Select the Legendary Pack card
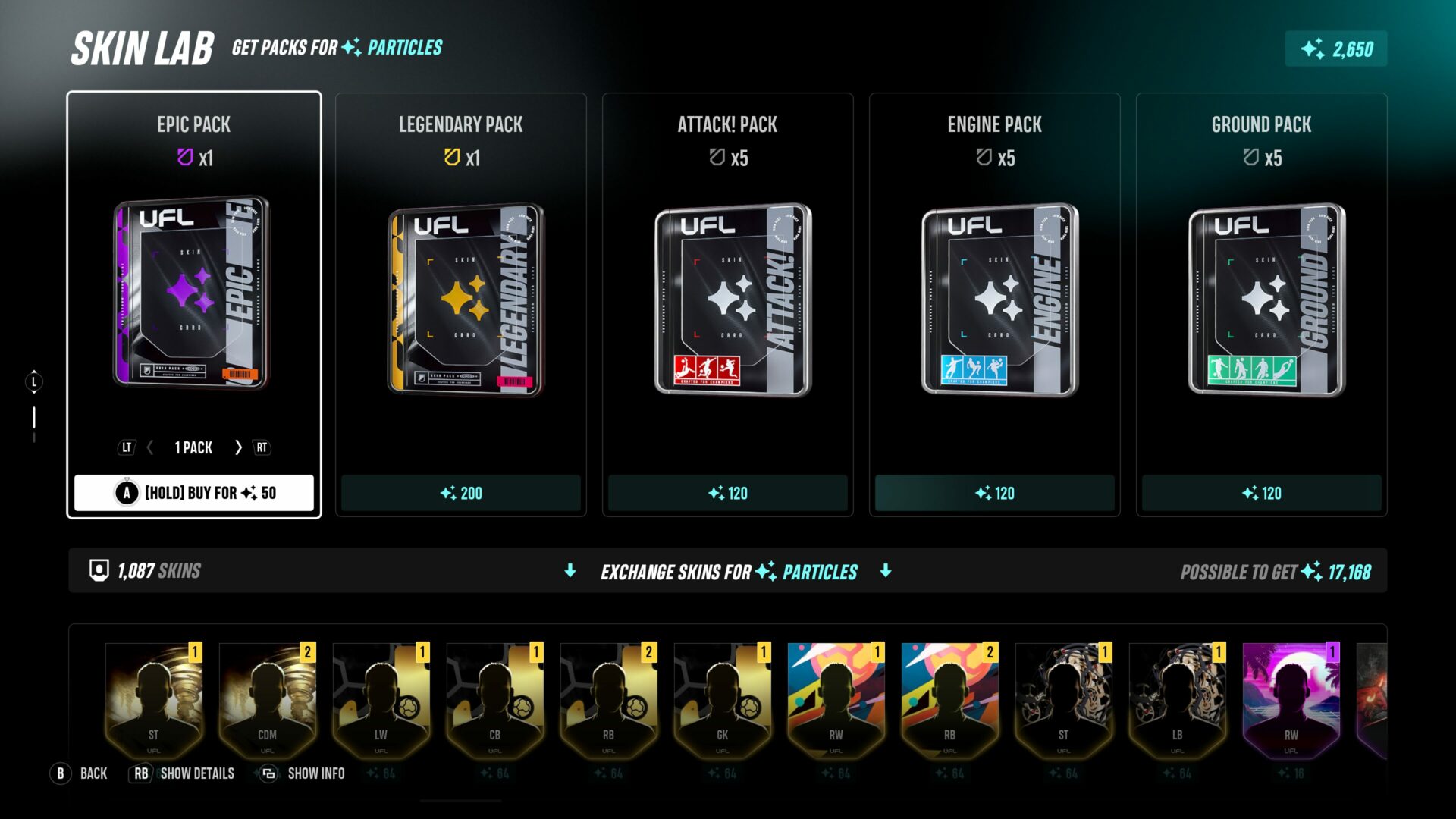 [460, 296]
